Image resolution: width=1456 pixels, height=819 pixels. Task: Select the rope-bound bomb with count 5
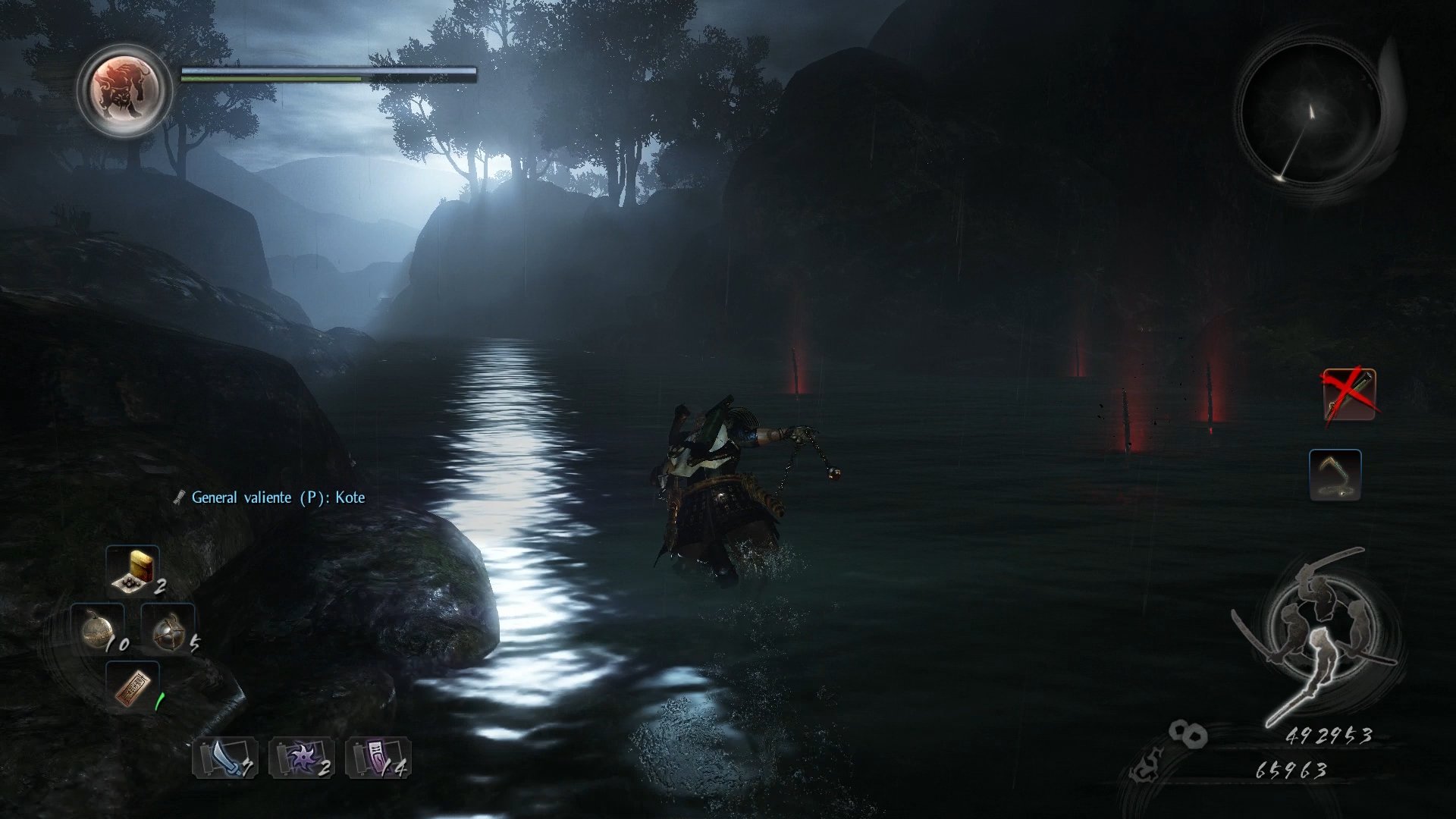point(168,629)
